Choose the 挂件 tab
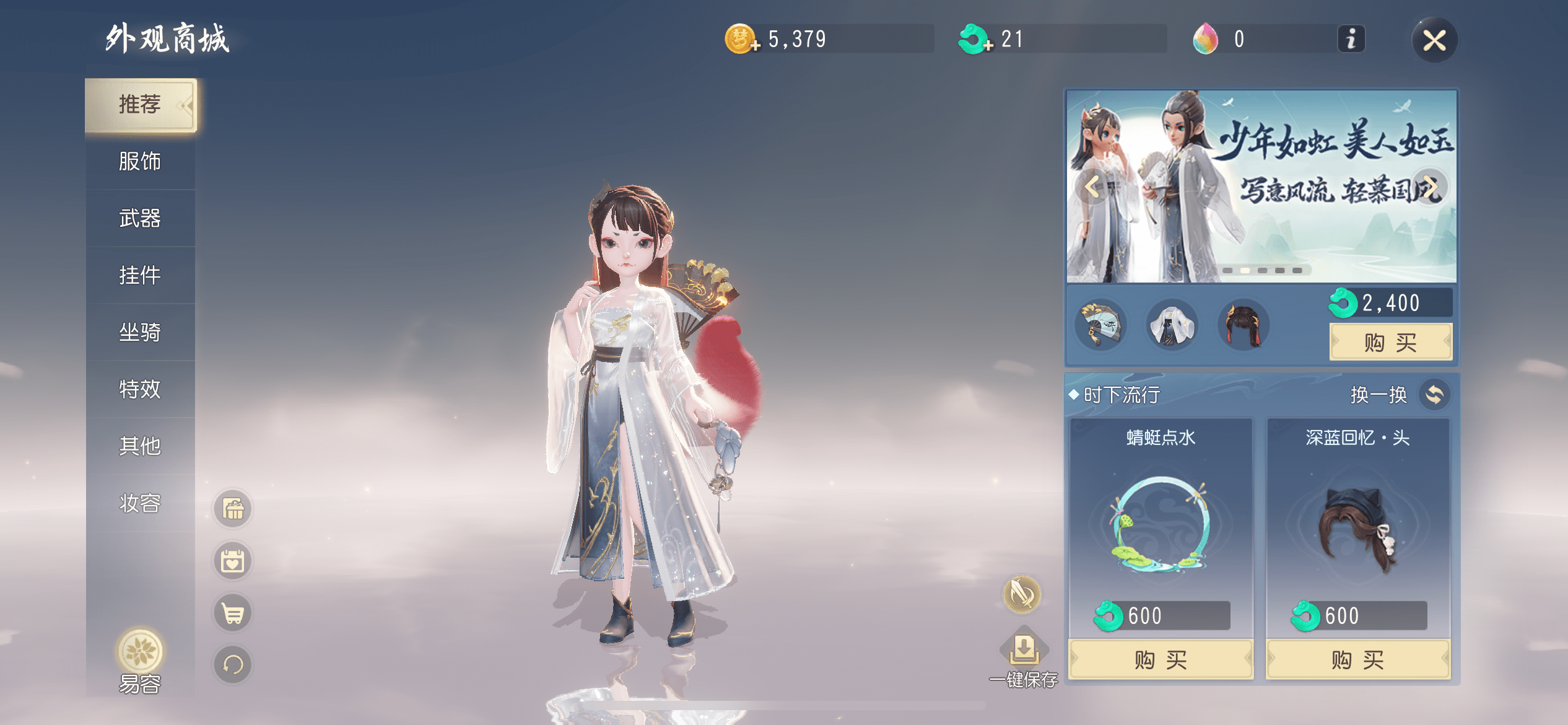The width and height of the screenshot is (1568, 725). pos(140,275)
